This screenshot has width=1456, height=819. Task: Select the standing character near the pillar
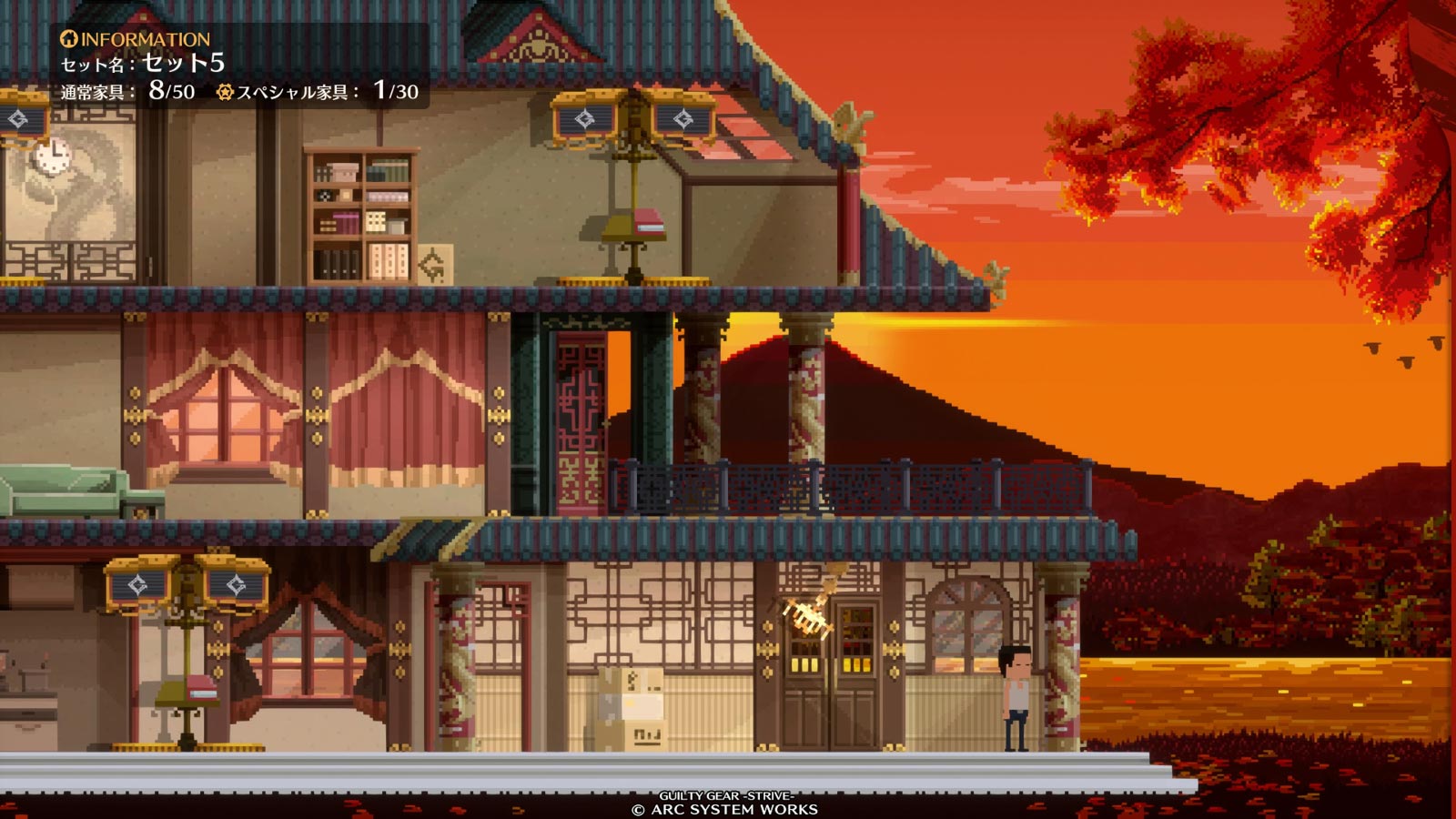[x=1016, y=692]
